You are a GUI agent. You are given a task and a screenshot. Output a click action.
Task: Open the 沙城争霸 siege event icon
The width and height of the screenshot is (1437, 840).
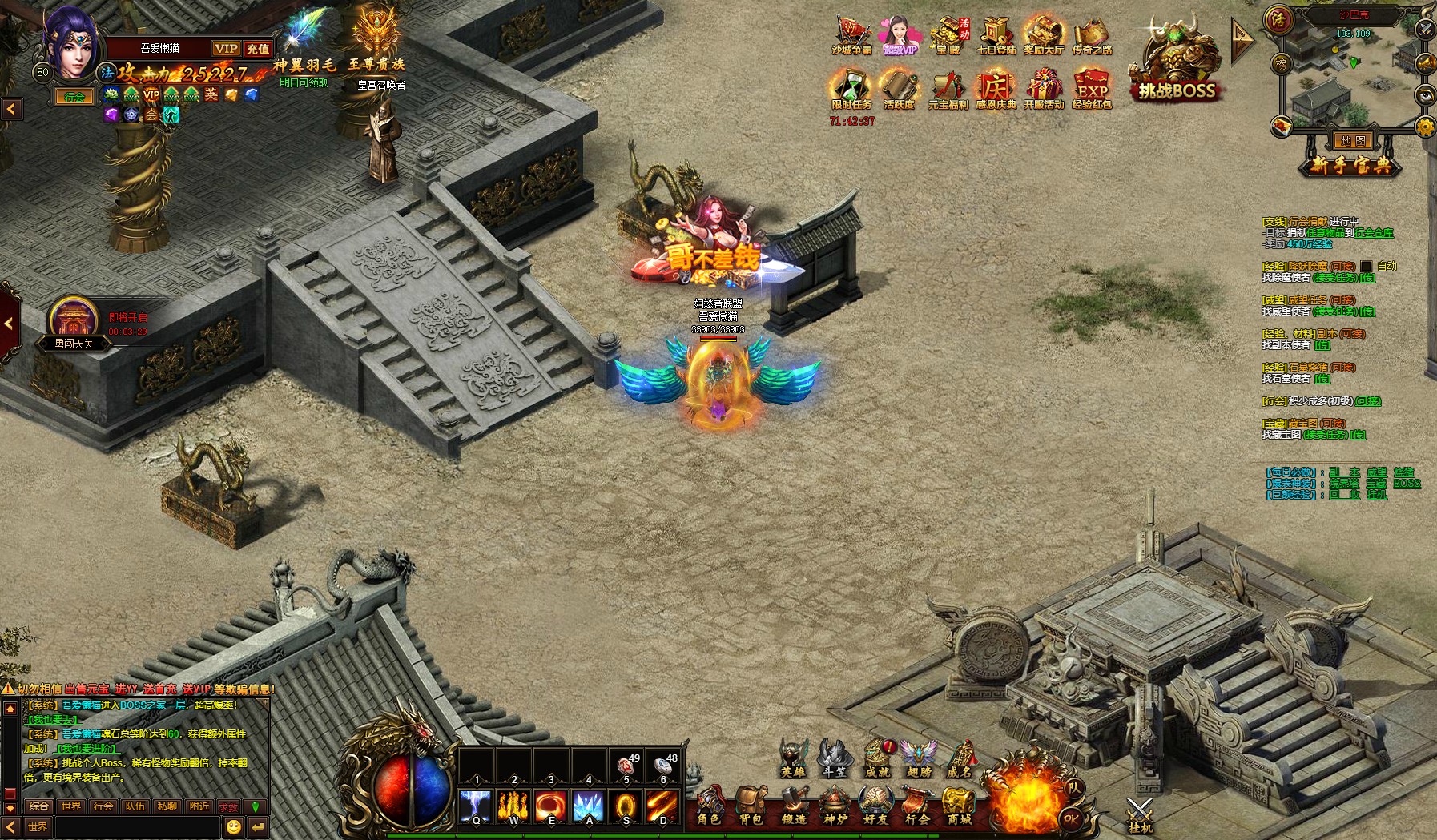pos(851,37)
